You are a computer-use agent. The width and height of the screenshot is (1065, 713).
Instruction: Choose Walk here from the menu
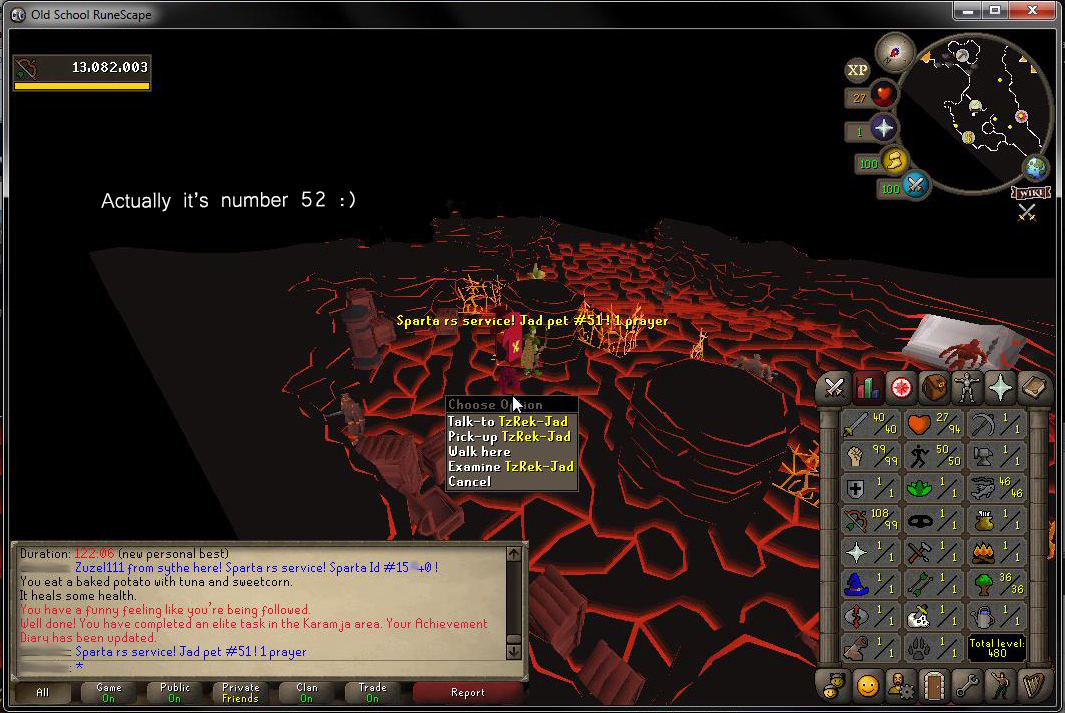[x=479, y=452]
